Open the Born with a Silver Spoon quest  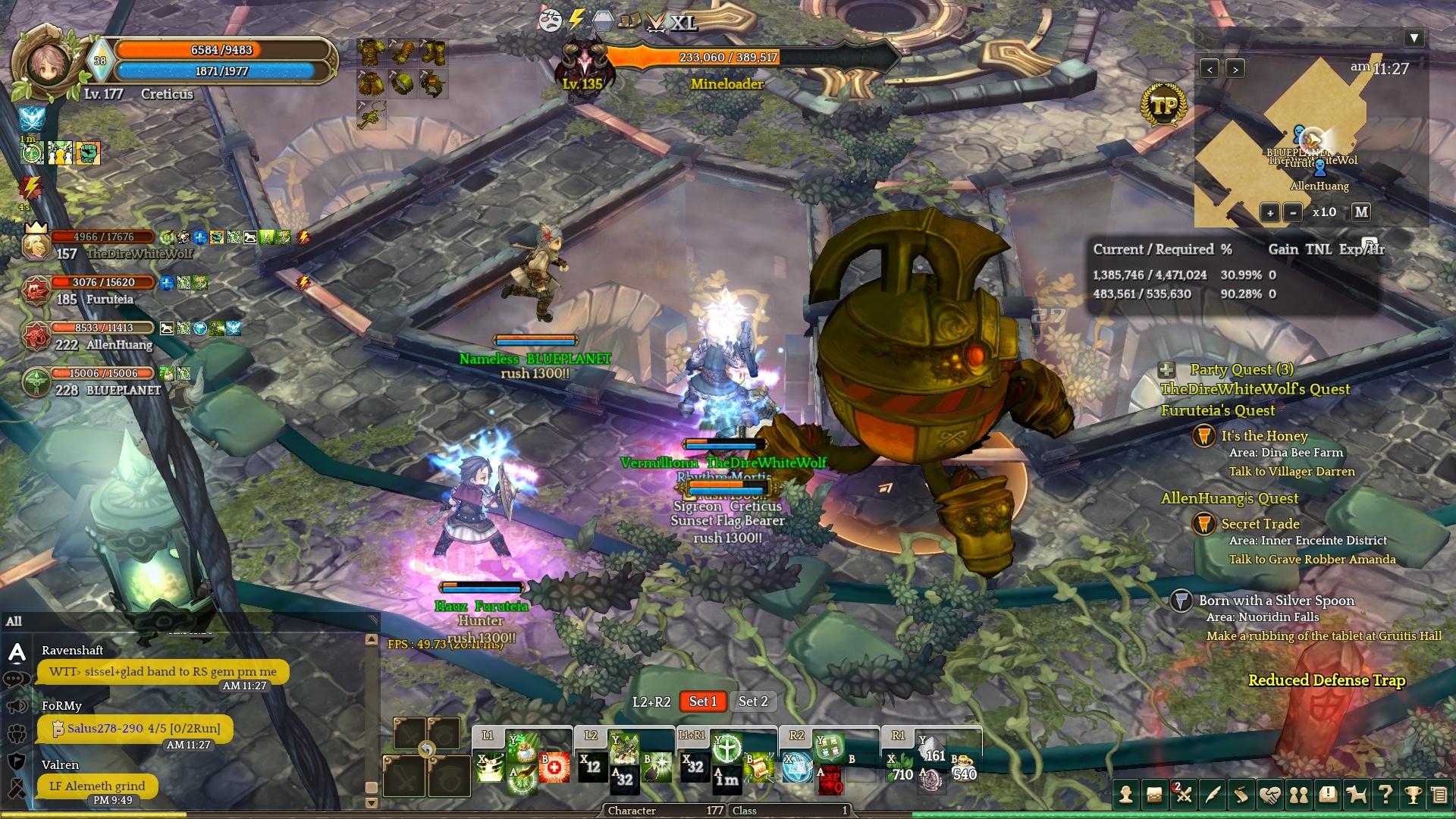(x=1276, y=601)
